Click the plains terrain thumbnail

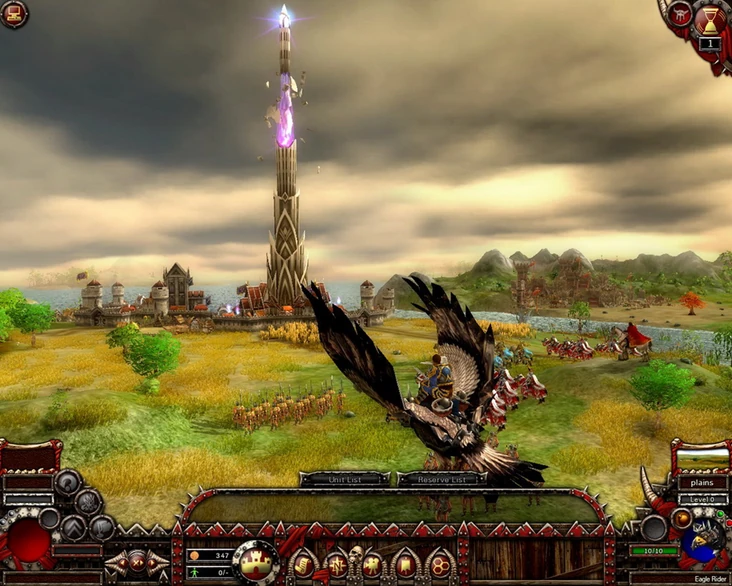coord(702,460)
